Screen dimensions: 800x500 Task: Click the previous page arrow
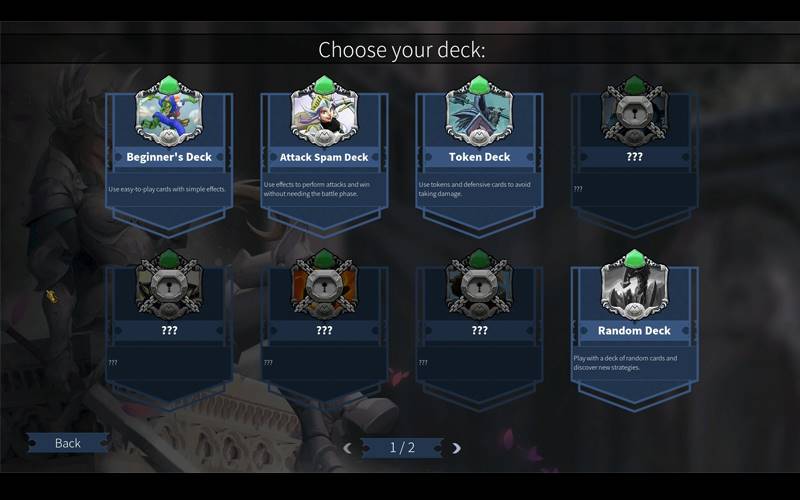pyautogui.click(x=348, y=448)
